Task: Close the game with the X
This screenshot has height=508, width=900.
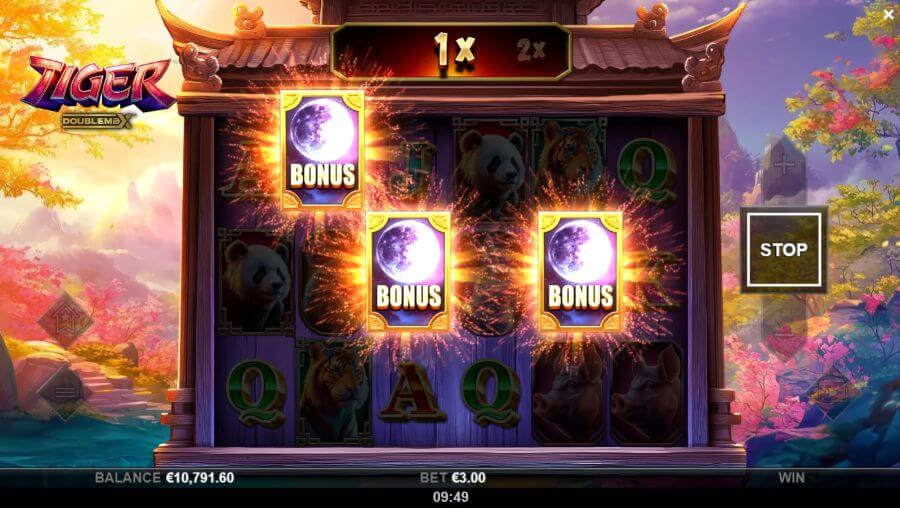Action: (x=888, y=14)
